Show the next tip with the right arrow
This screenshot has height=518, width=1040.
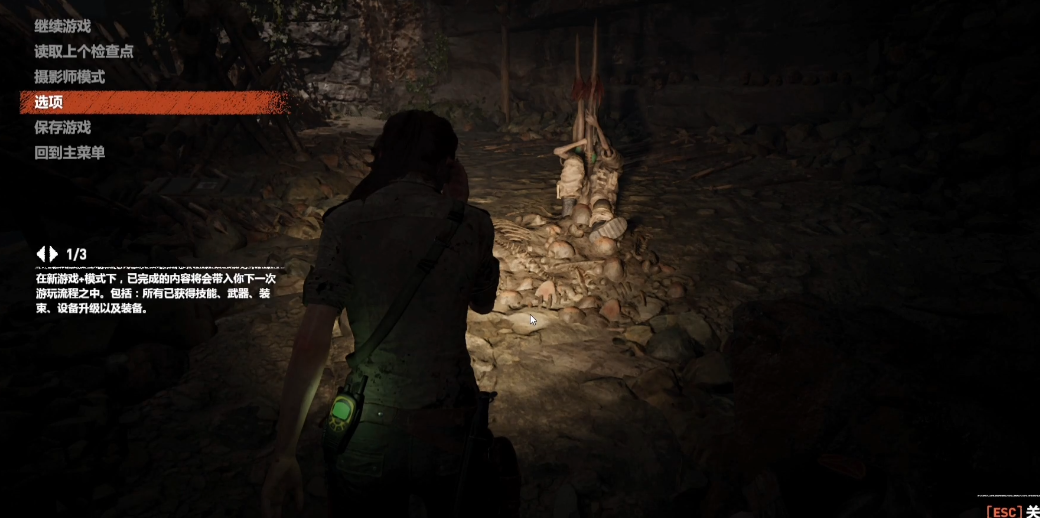coord(54,254)
